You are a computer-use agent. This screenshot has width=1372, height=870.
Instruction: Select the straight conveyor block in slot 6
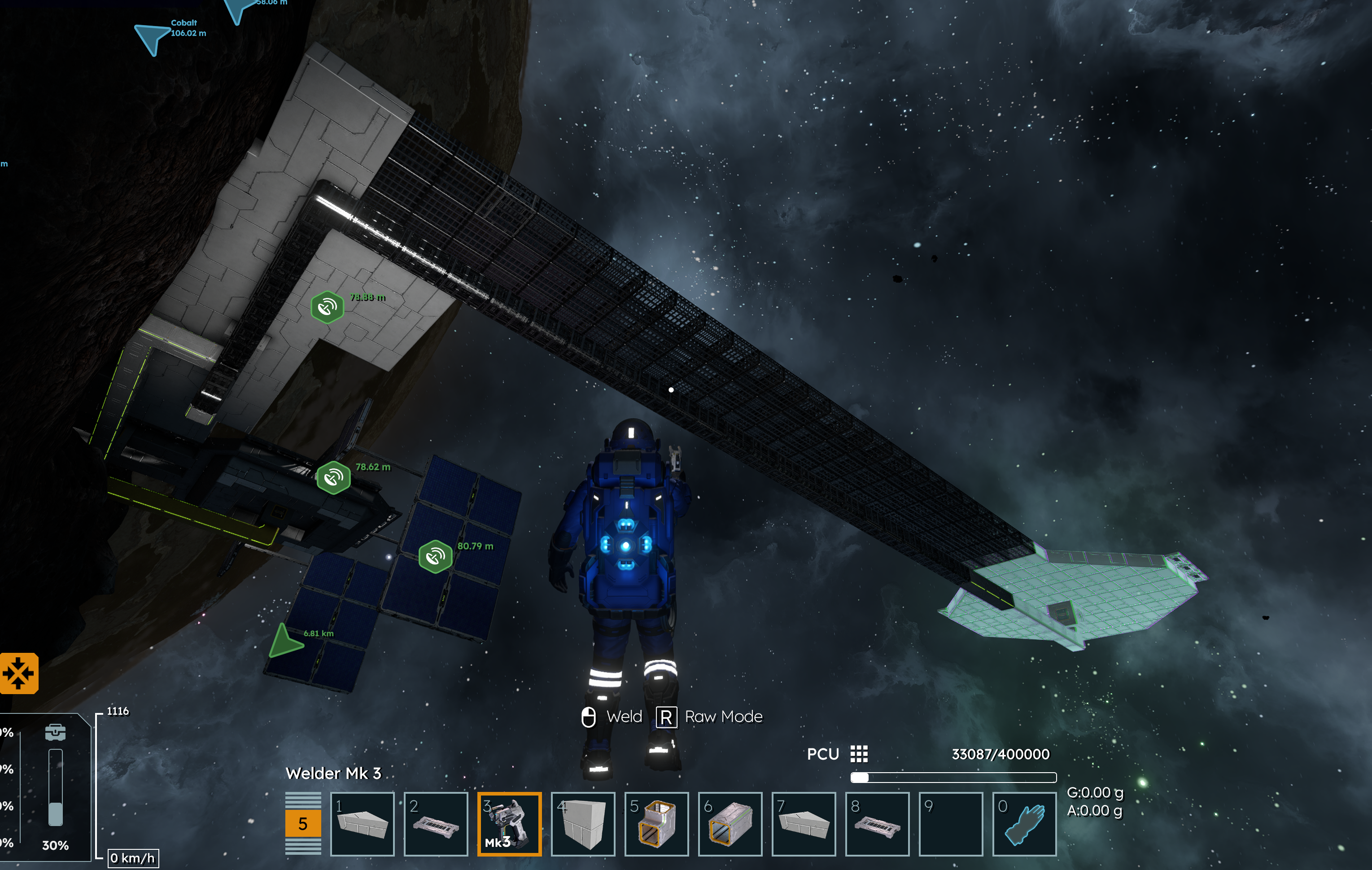tap(730, 823)
